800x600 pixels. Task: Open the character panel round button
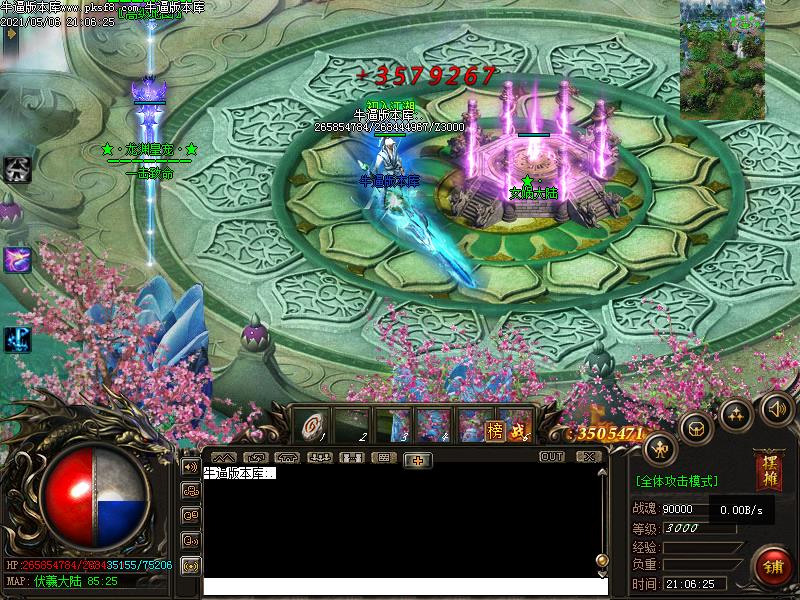pyautogui.click(x=660, y=449)
